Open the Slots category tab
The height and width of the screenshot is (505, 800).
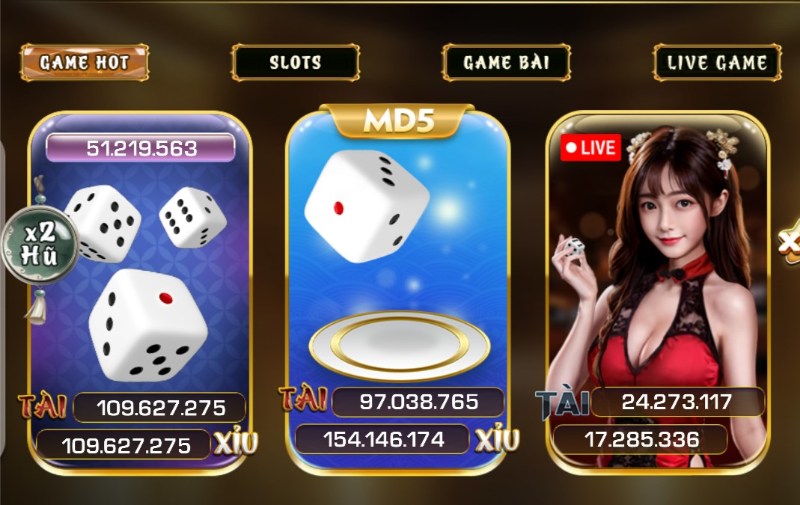(295, 62)
